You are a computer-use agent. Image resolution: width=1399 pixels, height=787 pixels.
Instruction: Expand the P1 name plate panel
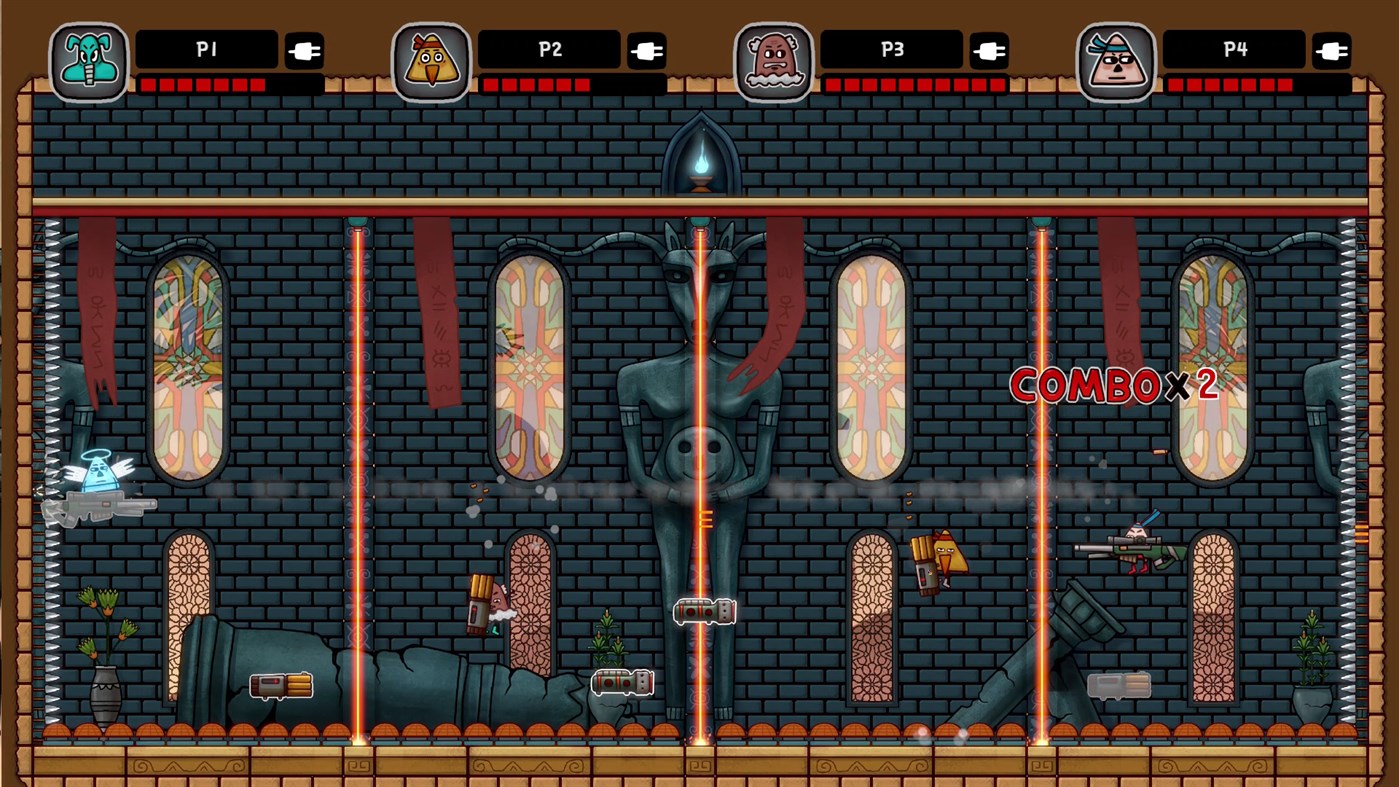click(x=208, y=49)
